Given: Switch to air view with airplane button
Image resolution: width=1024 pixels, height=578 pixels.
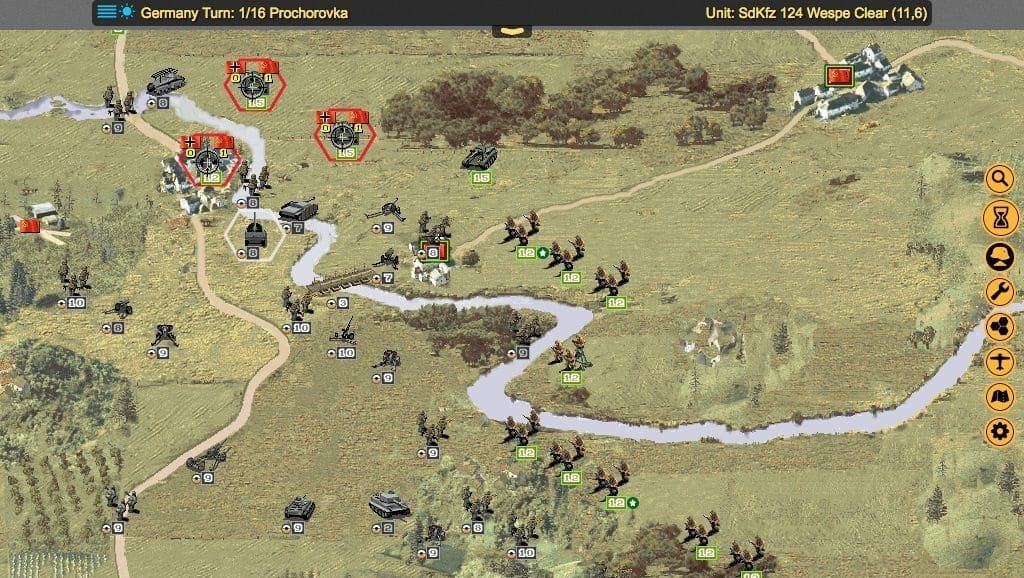Looking at the screenshot, I should point(999,362).
